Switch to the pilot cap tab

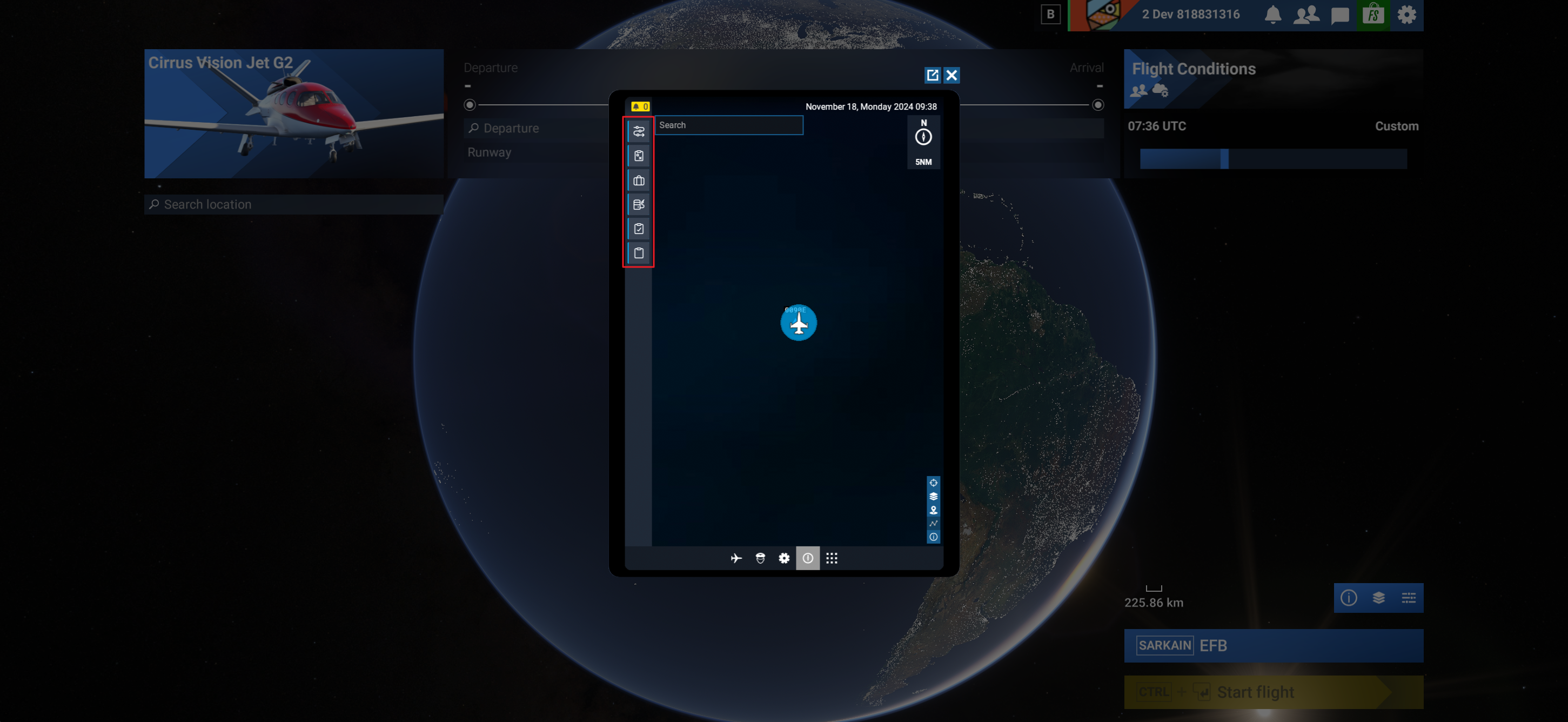(x=760, y=558)
